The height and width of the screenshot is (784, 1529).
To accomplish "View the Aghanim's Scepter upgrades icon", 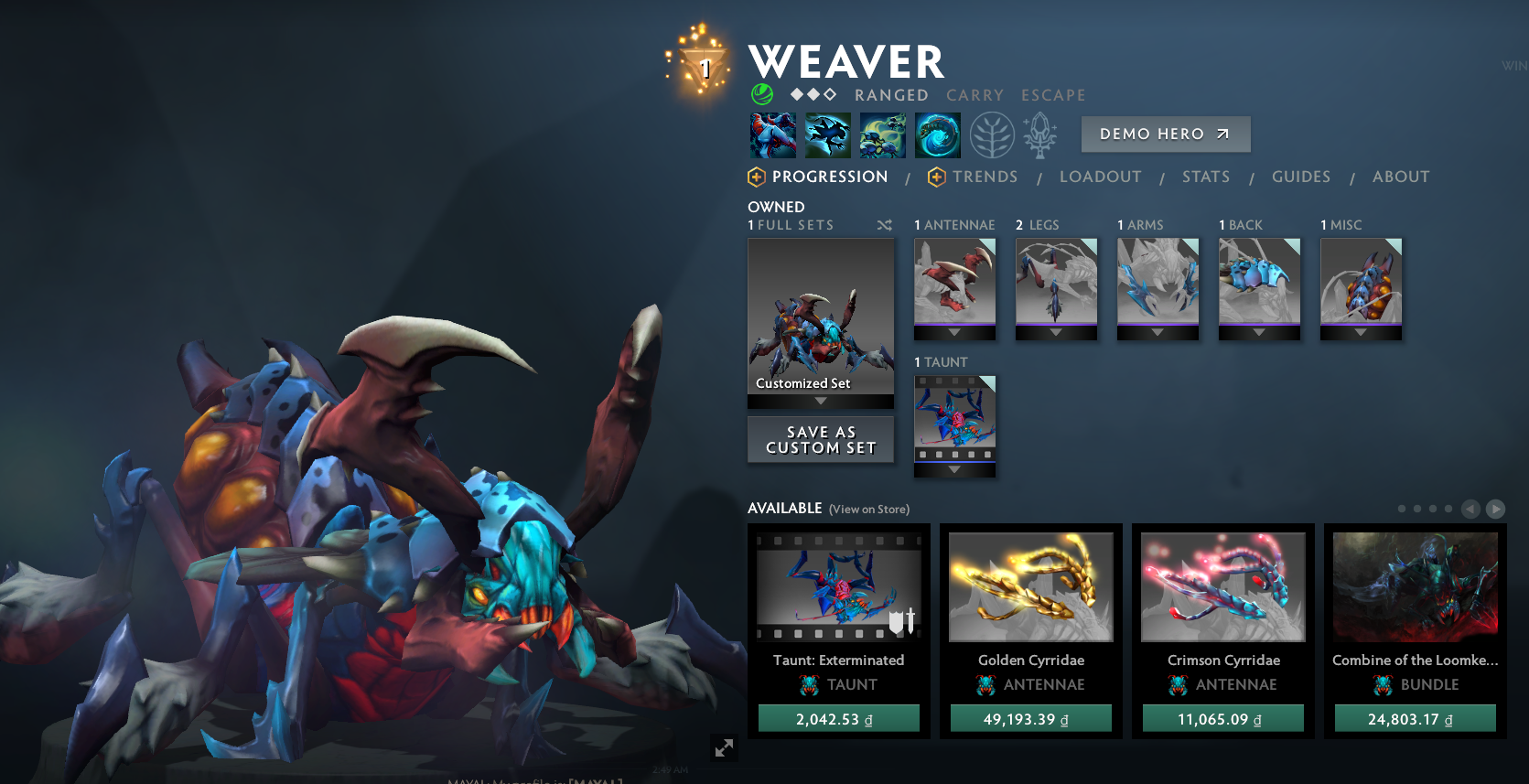I will (1040, 134).
